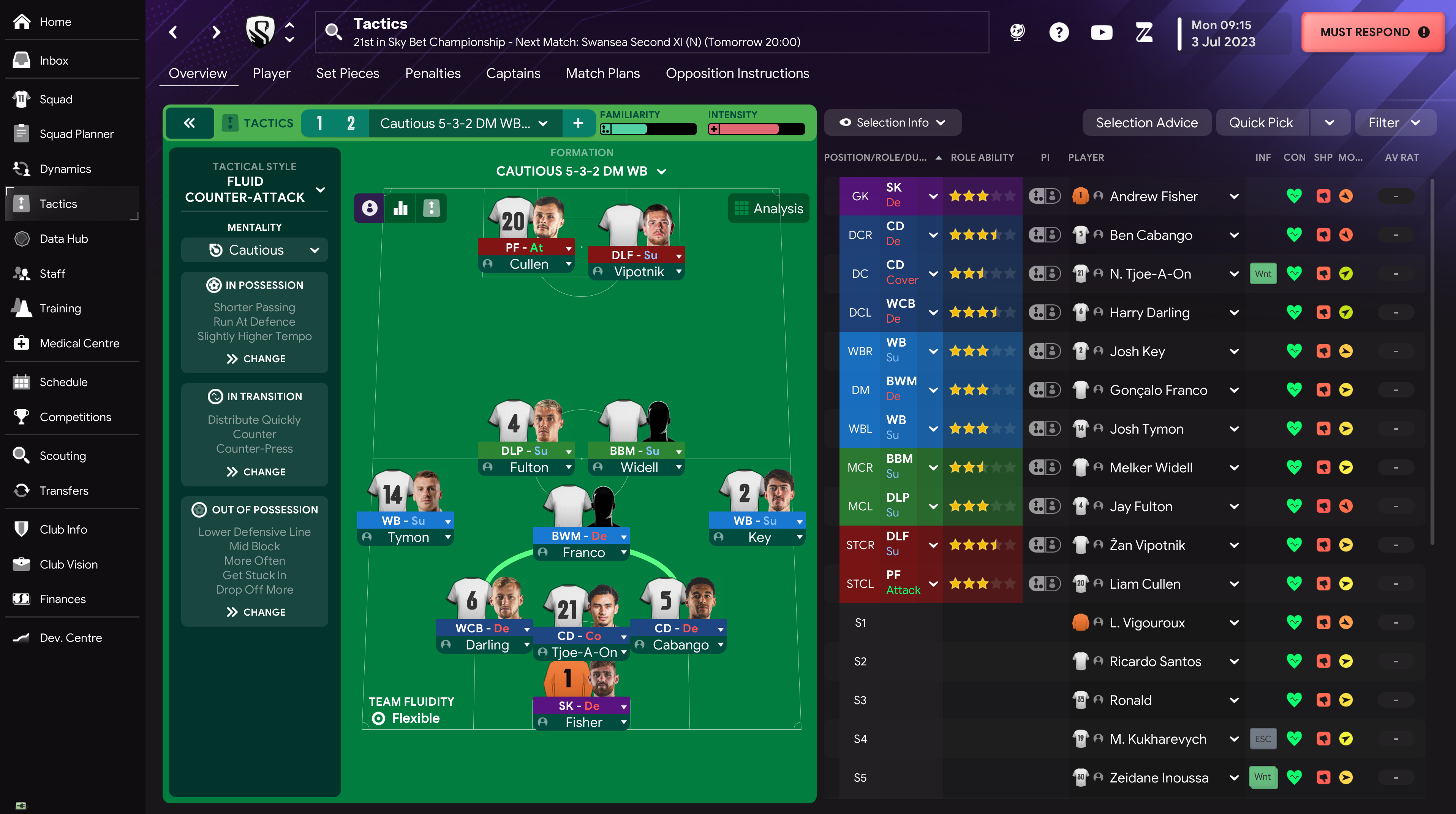This screenshot has height=814, width=1456.
Task: Expand Josh Key's player row chevron
Action: coord(1235,351)
